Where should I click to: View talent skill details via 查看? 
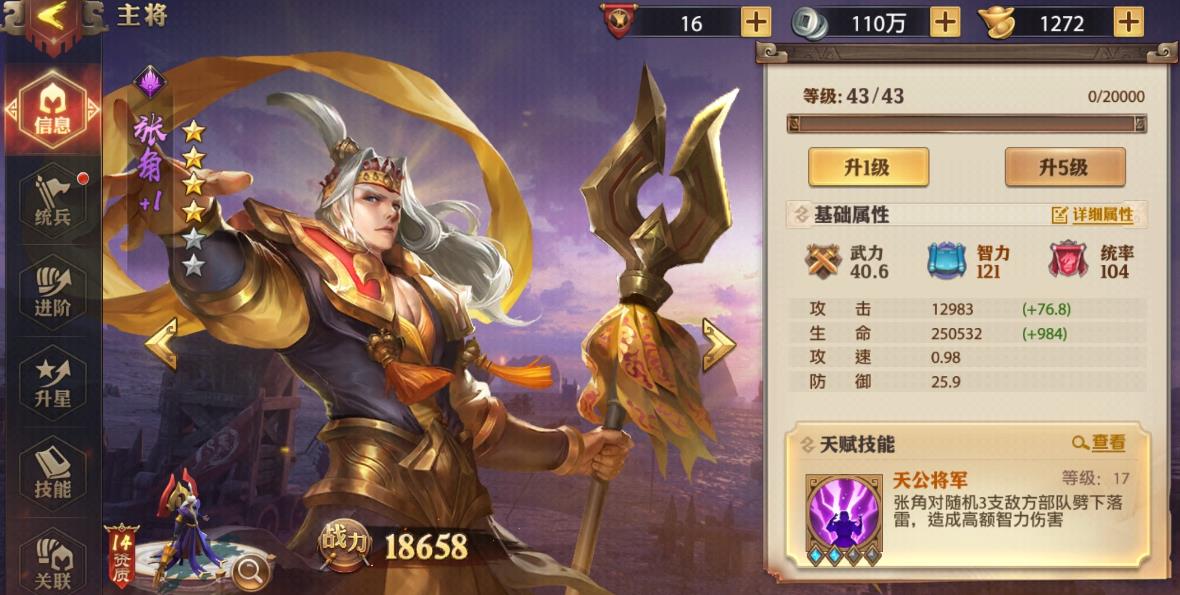pos(1099,443)
